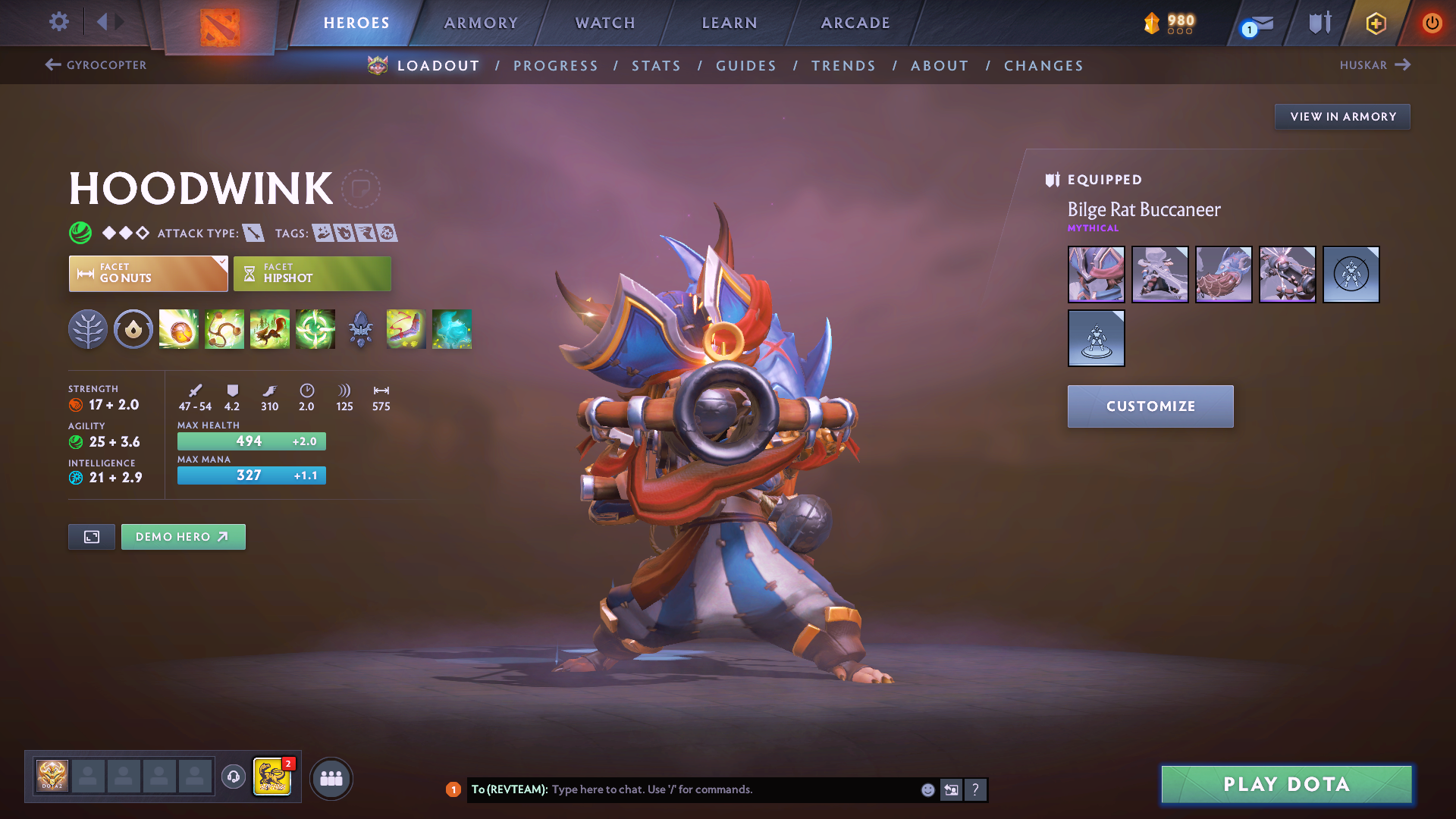1456x819 pixels.
Task: Click the innate ability droplet icon
Action: coord(133,329)
